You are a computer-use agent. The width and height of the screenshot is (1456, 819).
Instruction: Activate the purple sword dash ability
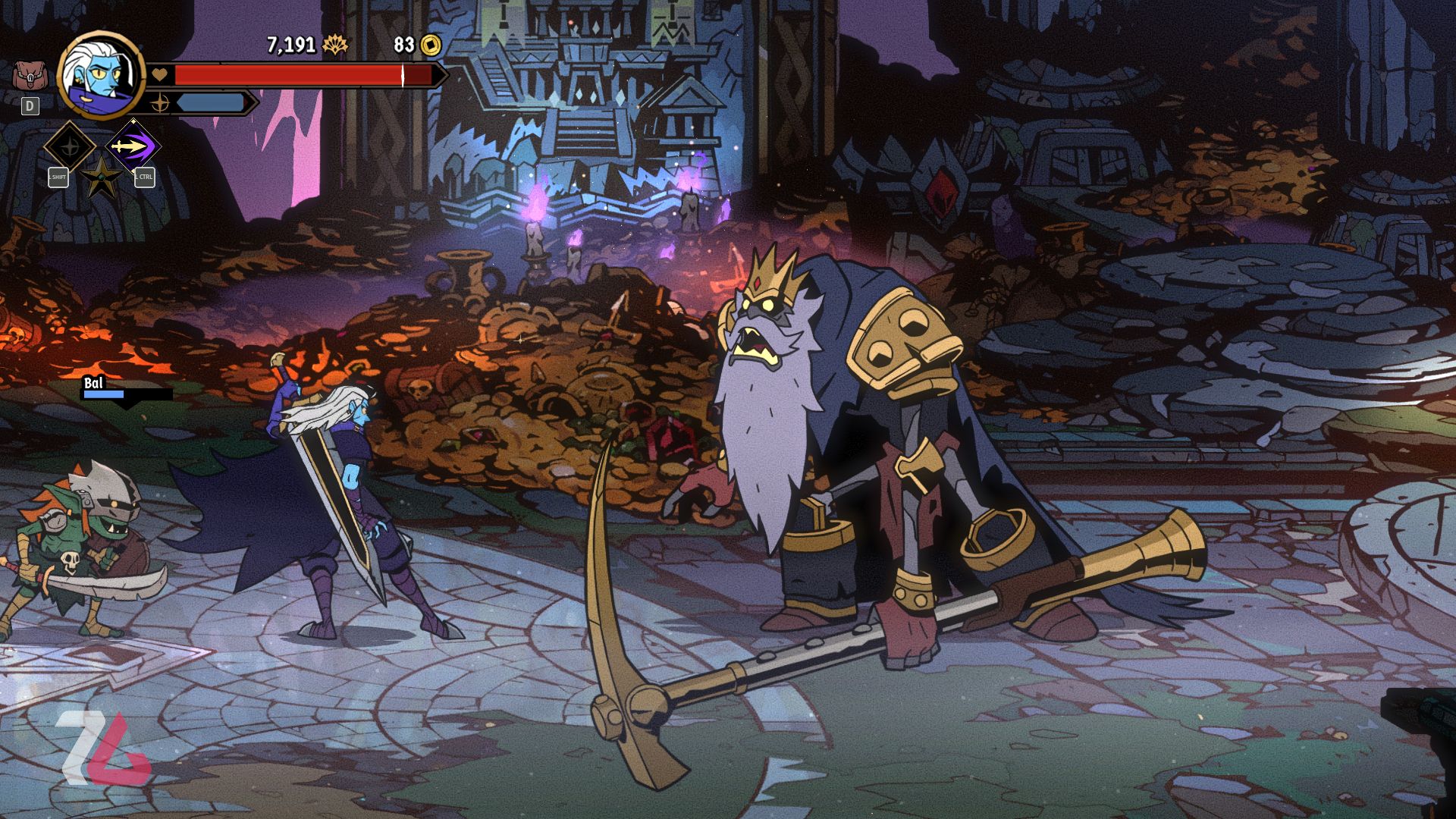(x=133, y=145)
